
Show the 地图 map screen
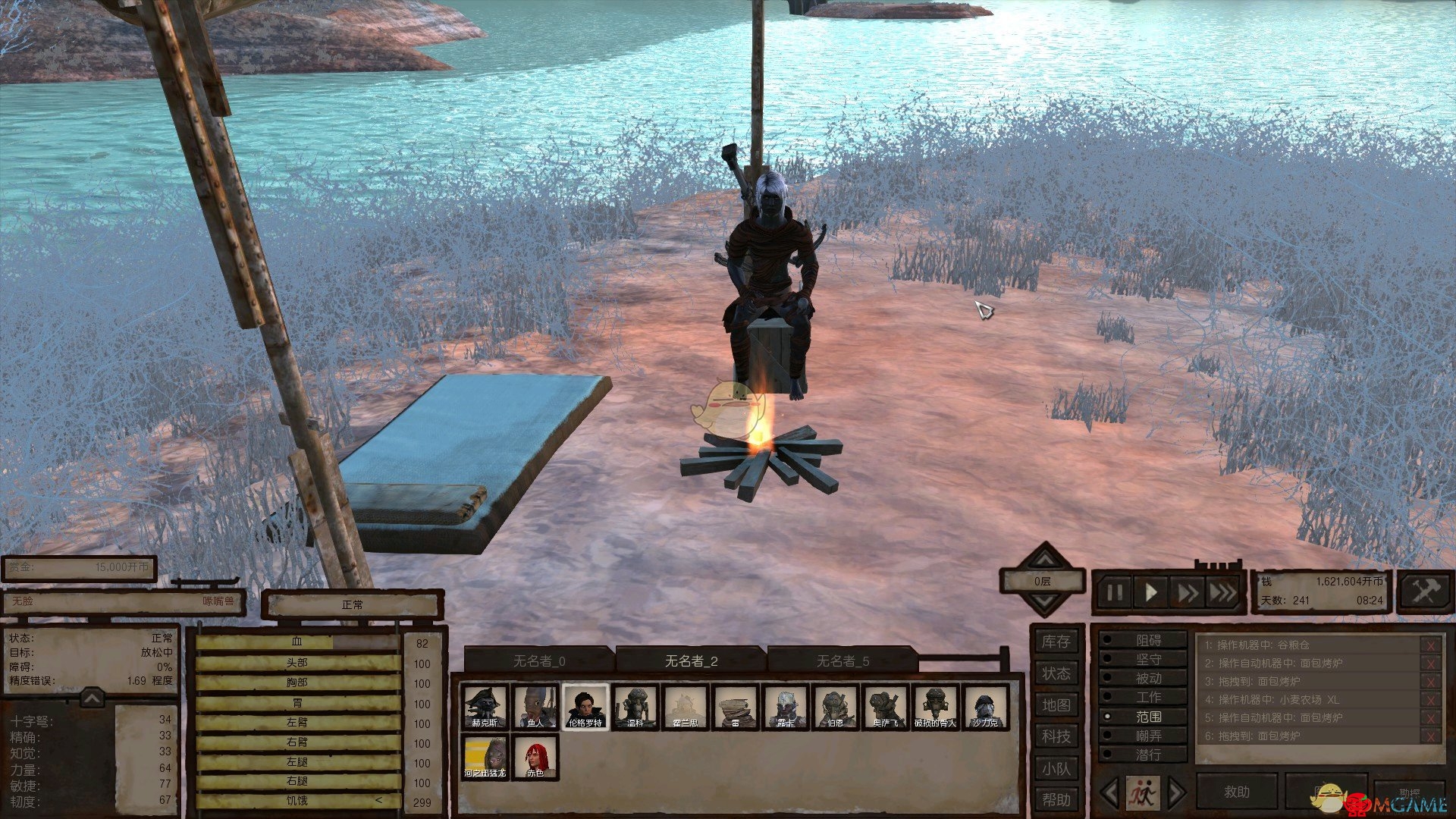pyautogui.click(x=1056, y=705)
